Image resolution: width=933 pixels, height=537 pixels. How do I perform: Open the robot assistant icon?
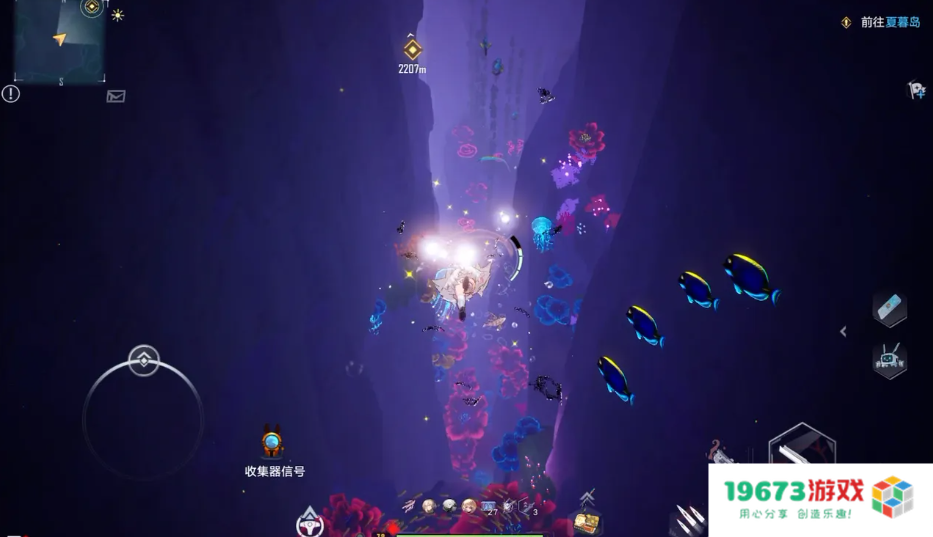point(889,359)
